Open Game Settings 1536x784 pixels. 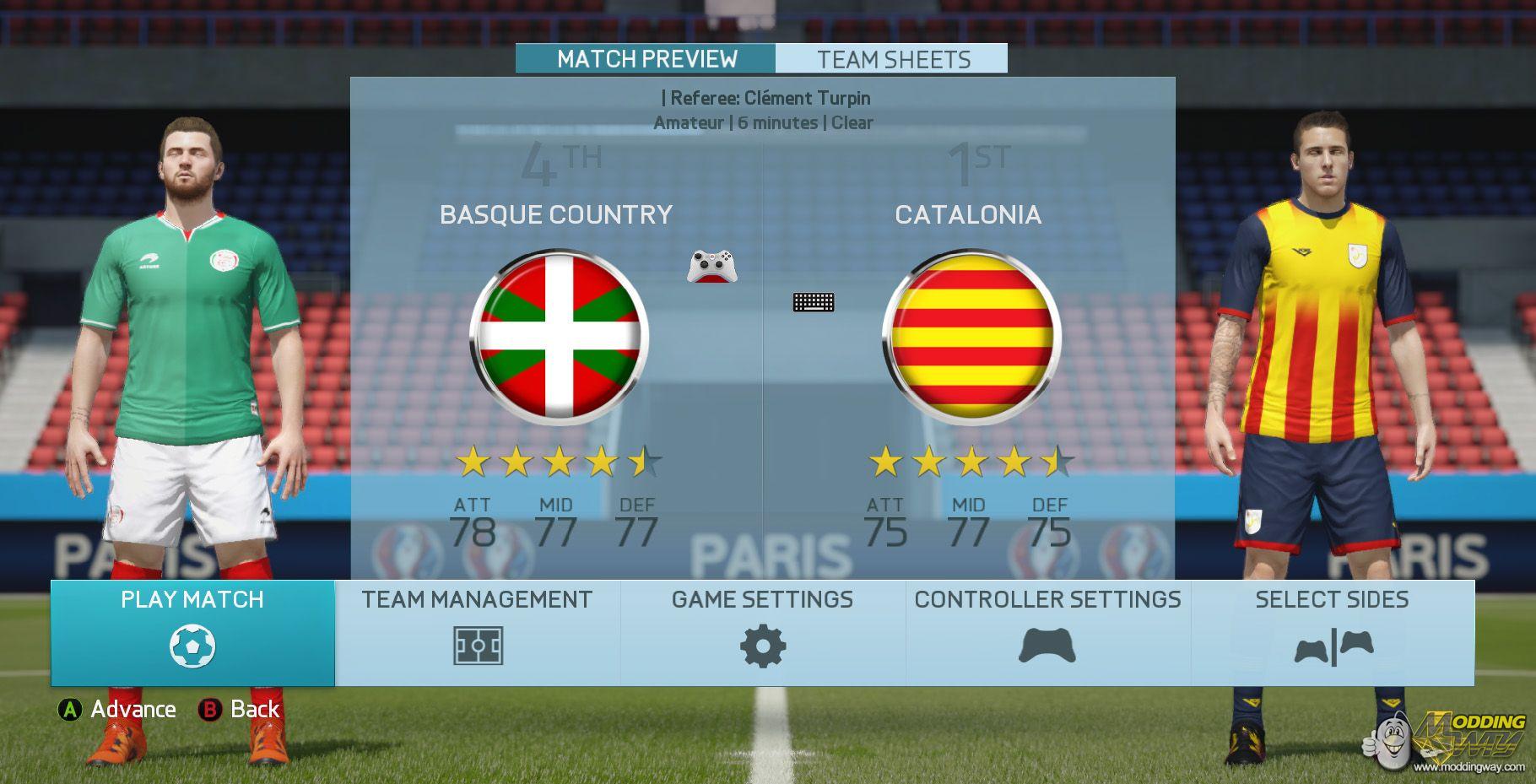tap(763, 633)
